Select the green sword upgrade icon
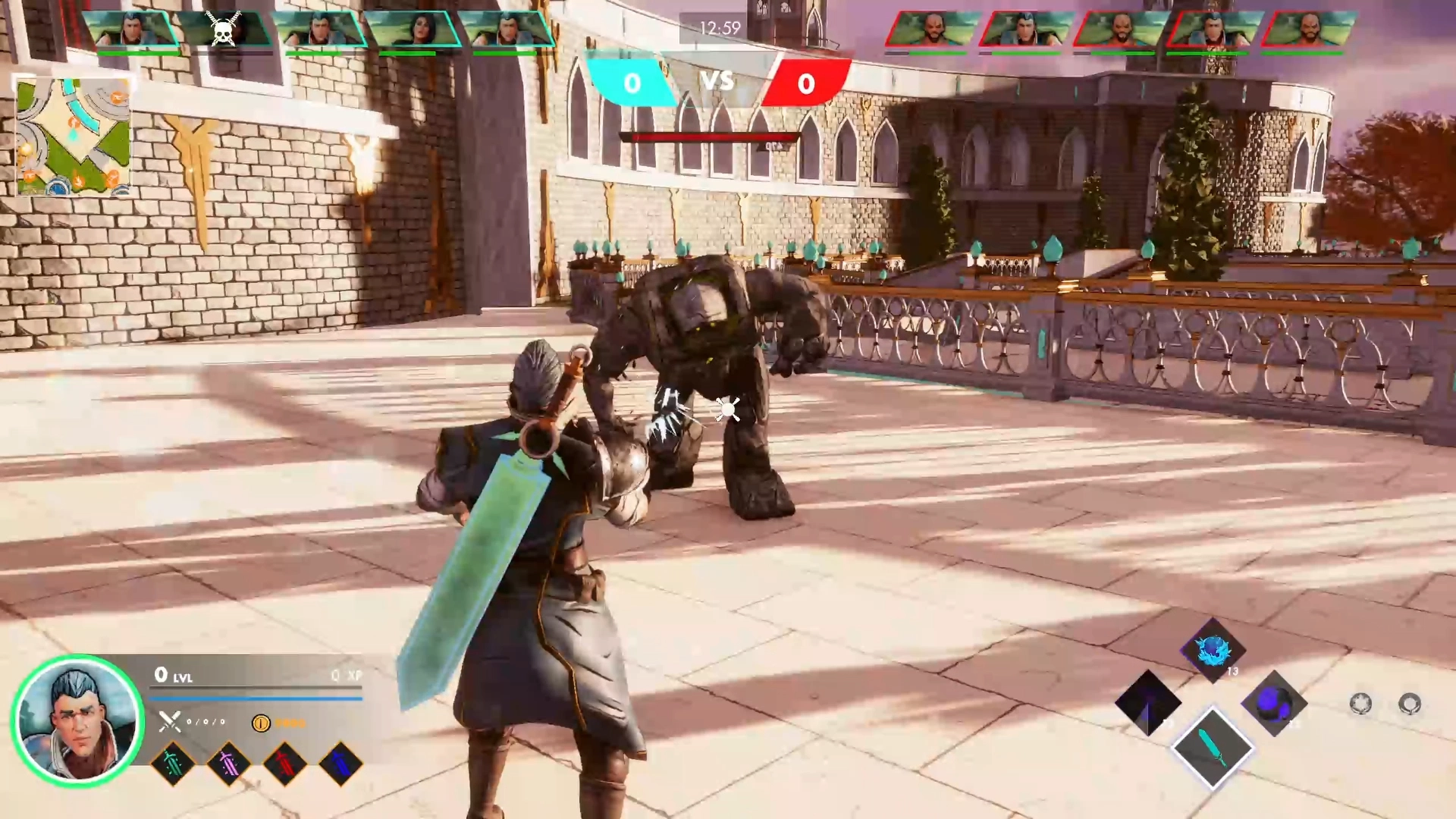Image resolution: width=1456 pixels, height=819 pixels. tap(173, 763)
